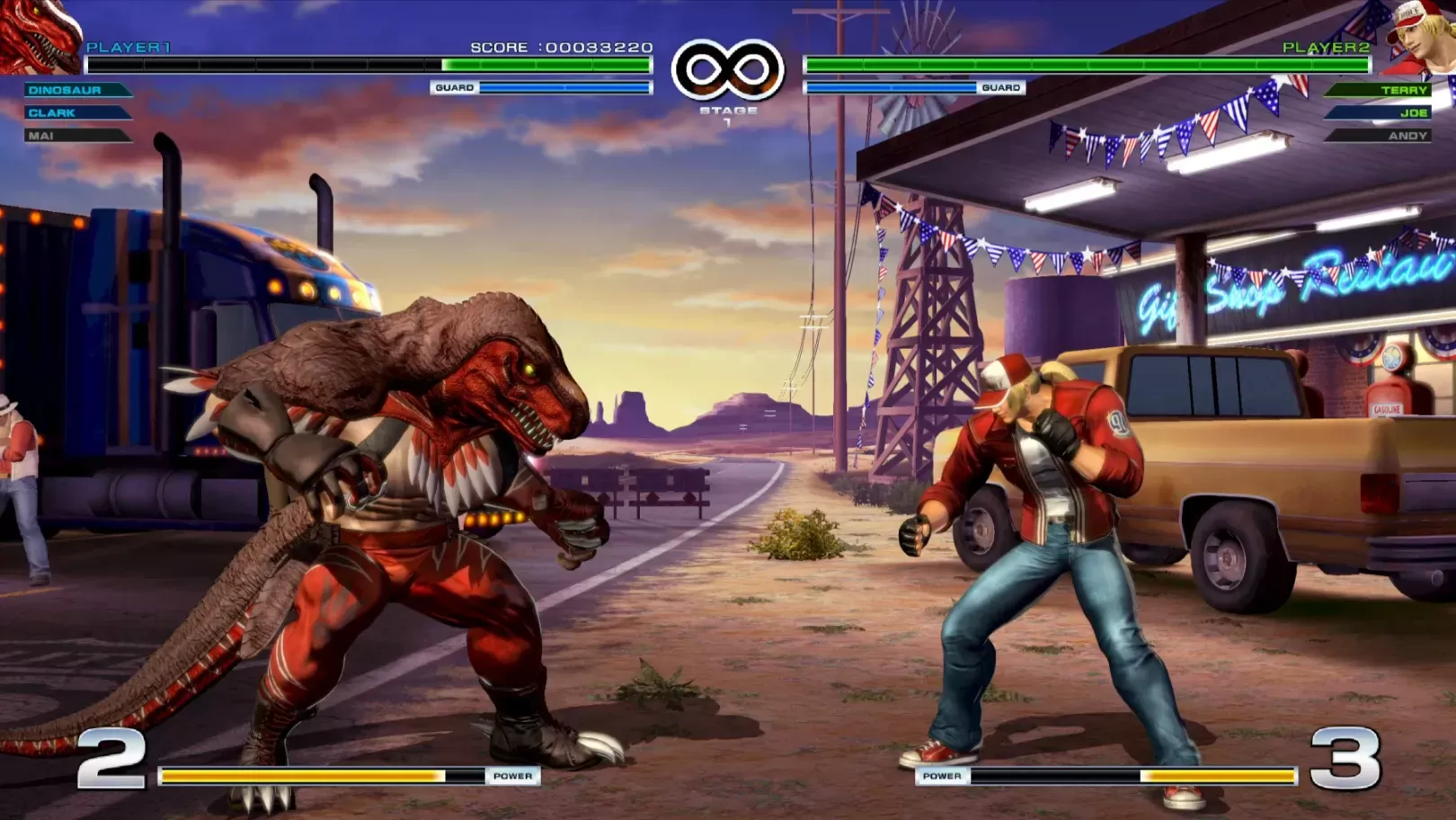Click Terry's portrait in the corner
The height and width of the screenshot is (820, 1456).
[1421, 38]
